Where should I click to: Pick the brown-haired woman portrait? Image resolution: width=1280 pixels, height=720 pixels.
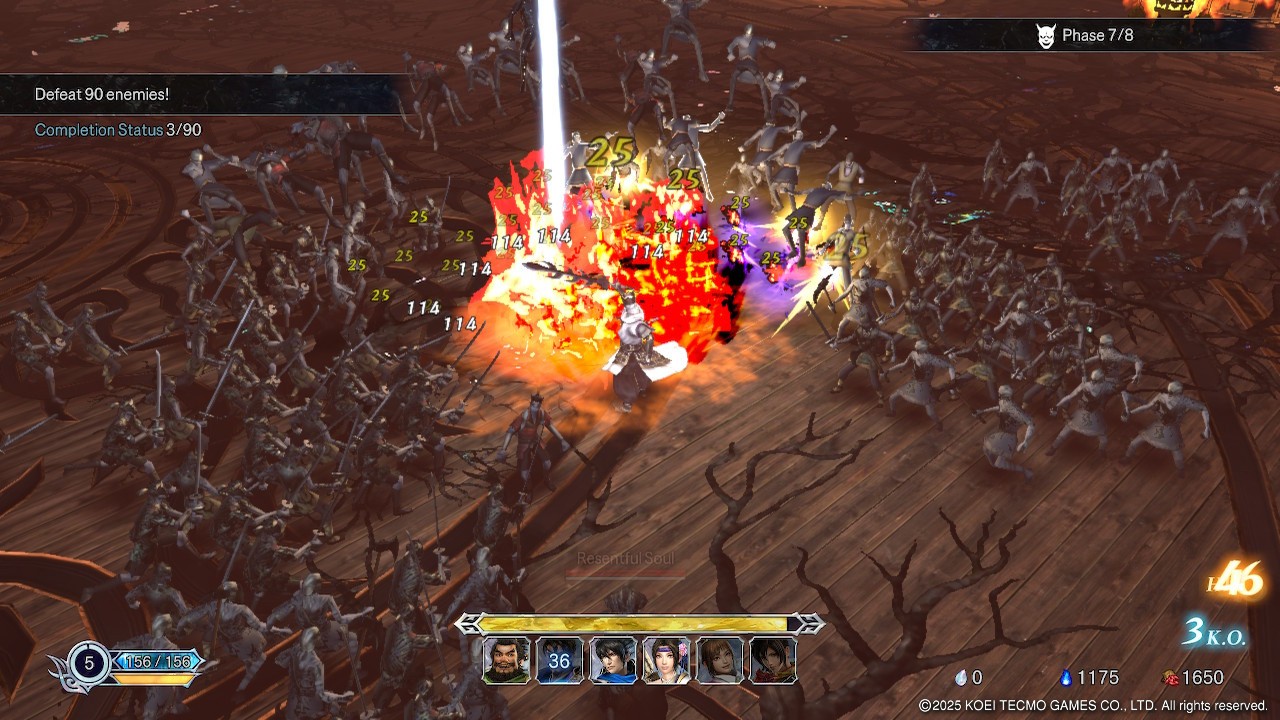pyautogui.click(x=720, y=661)
